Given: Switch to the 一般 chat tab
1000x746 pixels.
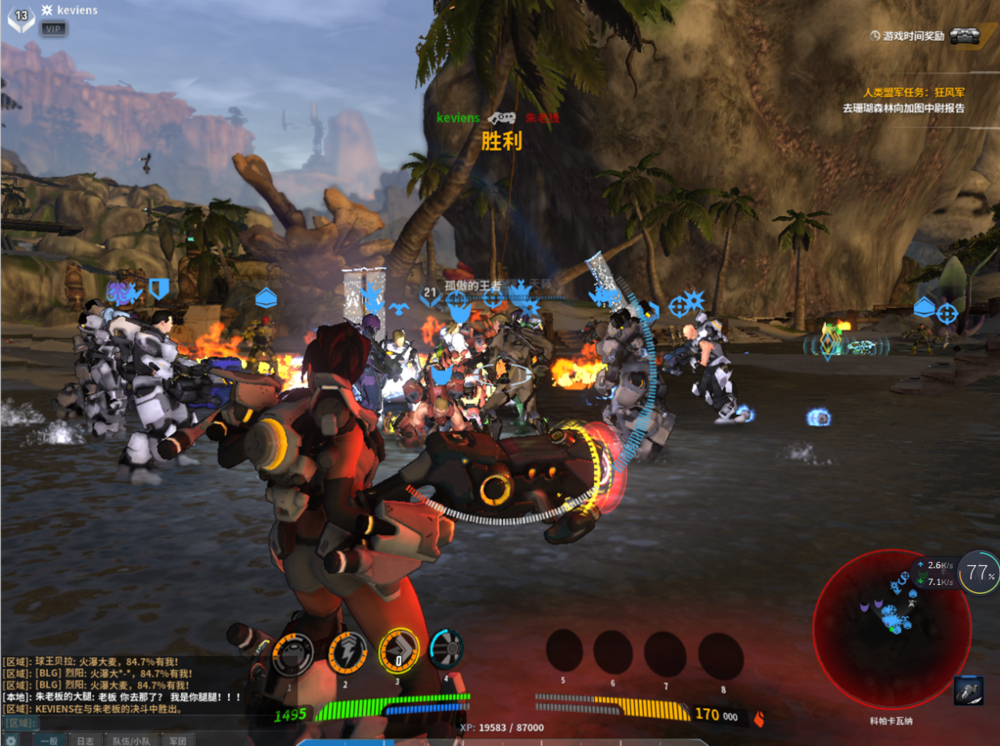Looking at the screenshot, I should point(48,740).
